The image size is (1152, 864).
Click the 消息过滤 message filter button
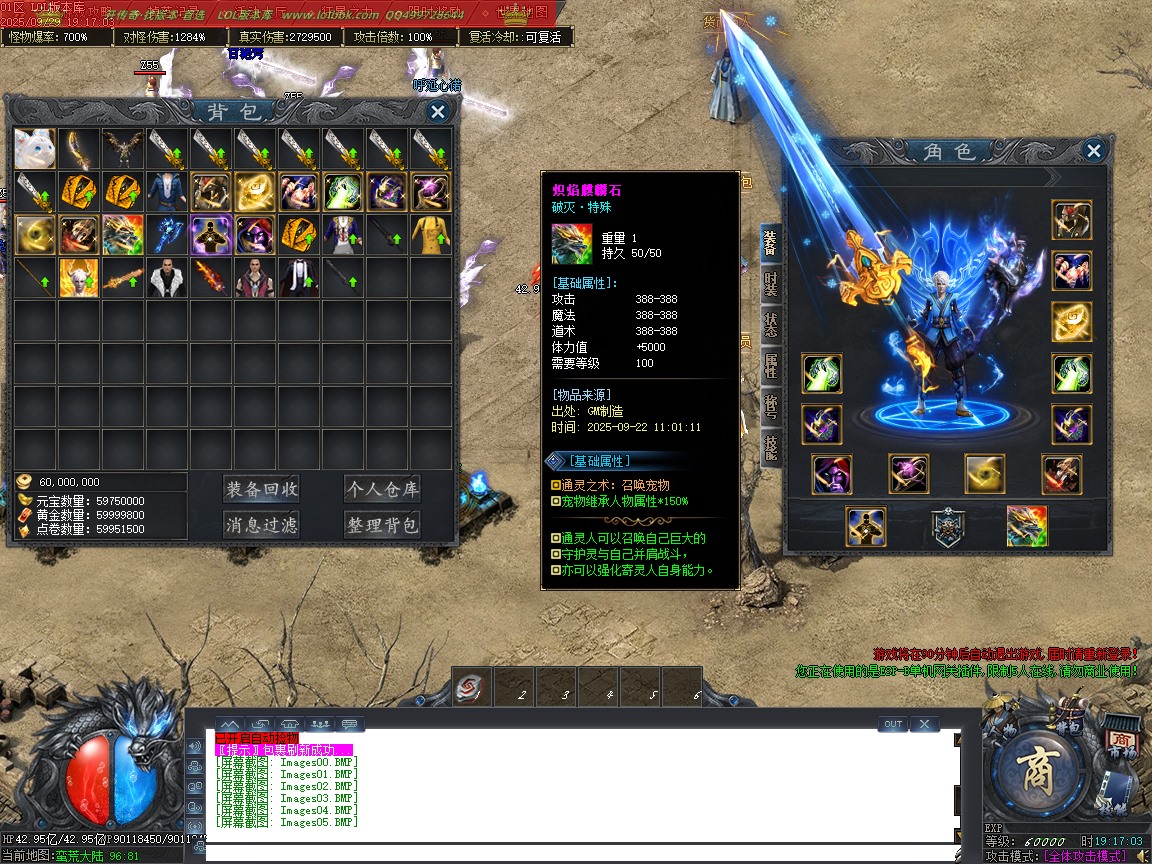(261, 525)
